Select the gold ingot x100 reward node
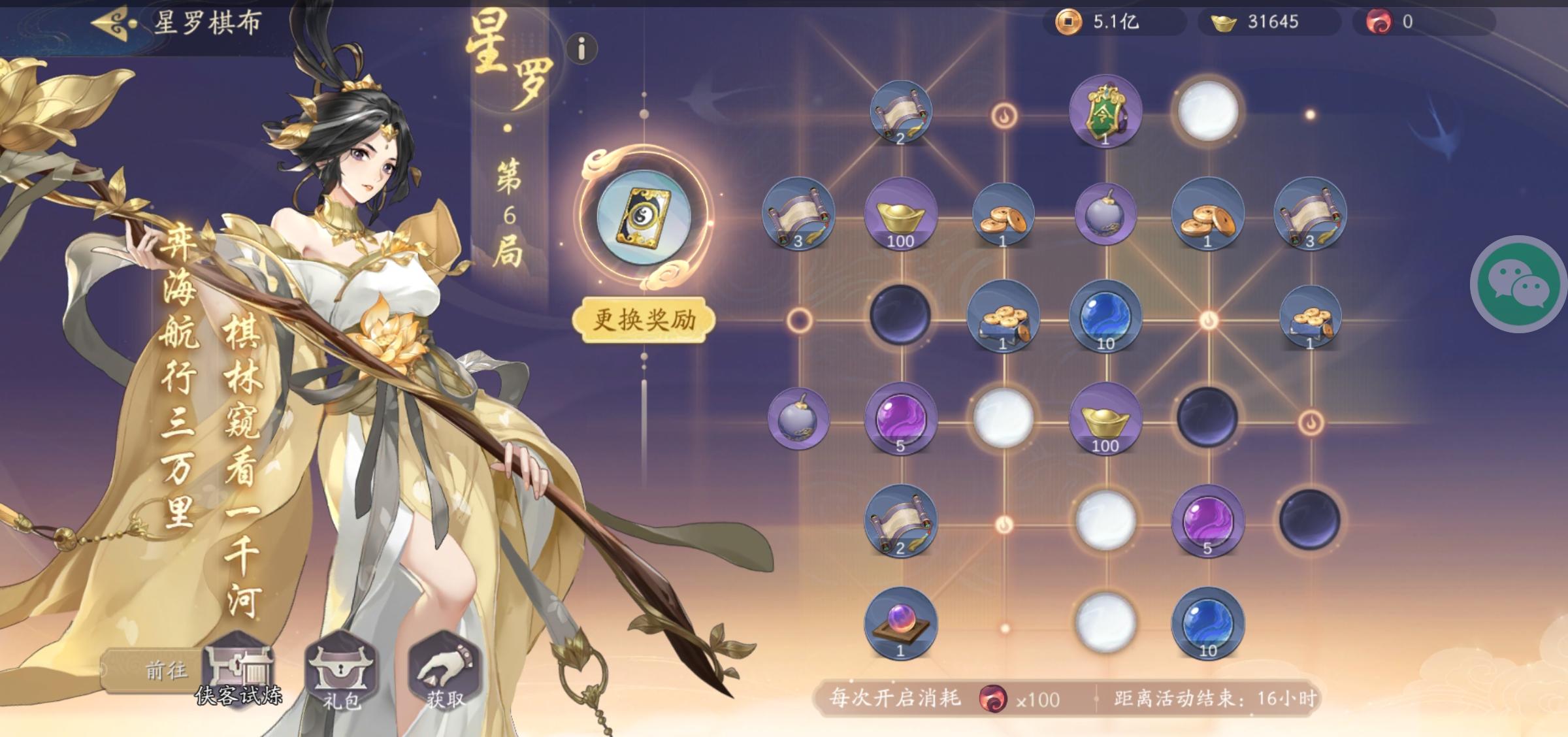 click(x=902, y=216)
